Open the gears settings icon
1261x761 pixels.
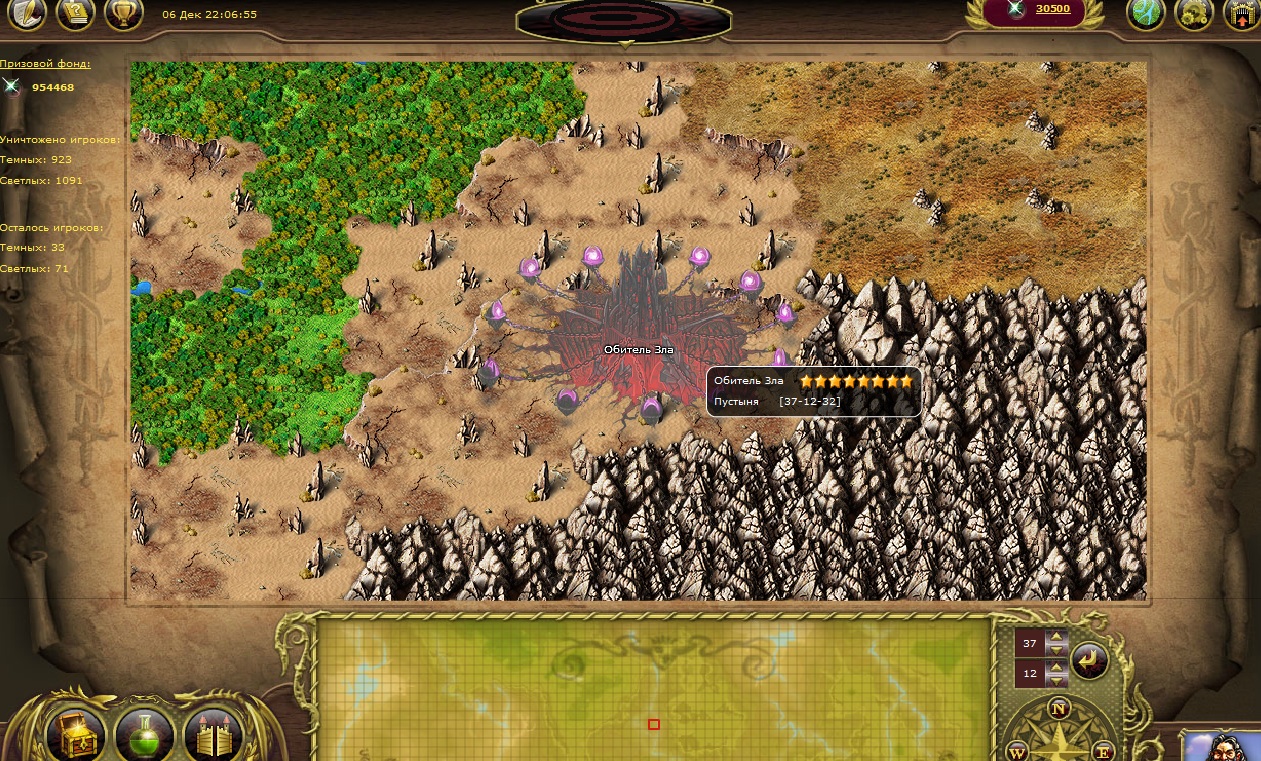[x=1194, y=14]
